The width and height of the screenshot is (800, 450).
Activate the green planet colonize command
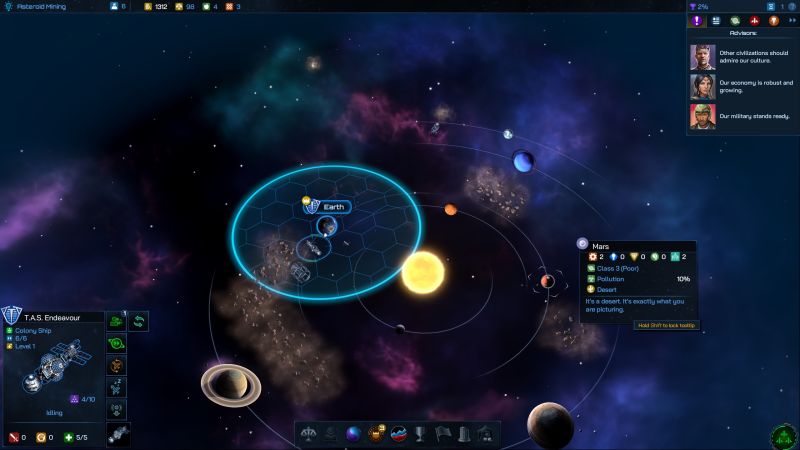pos(118,343)
